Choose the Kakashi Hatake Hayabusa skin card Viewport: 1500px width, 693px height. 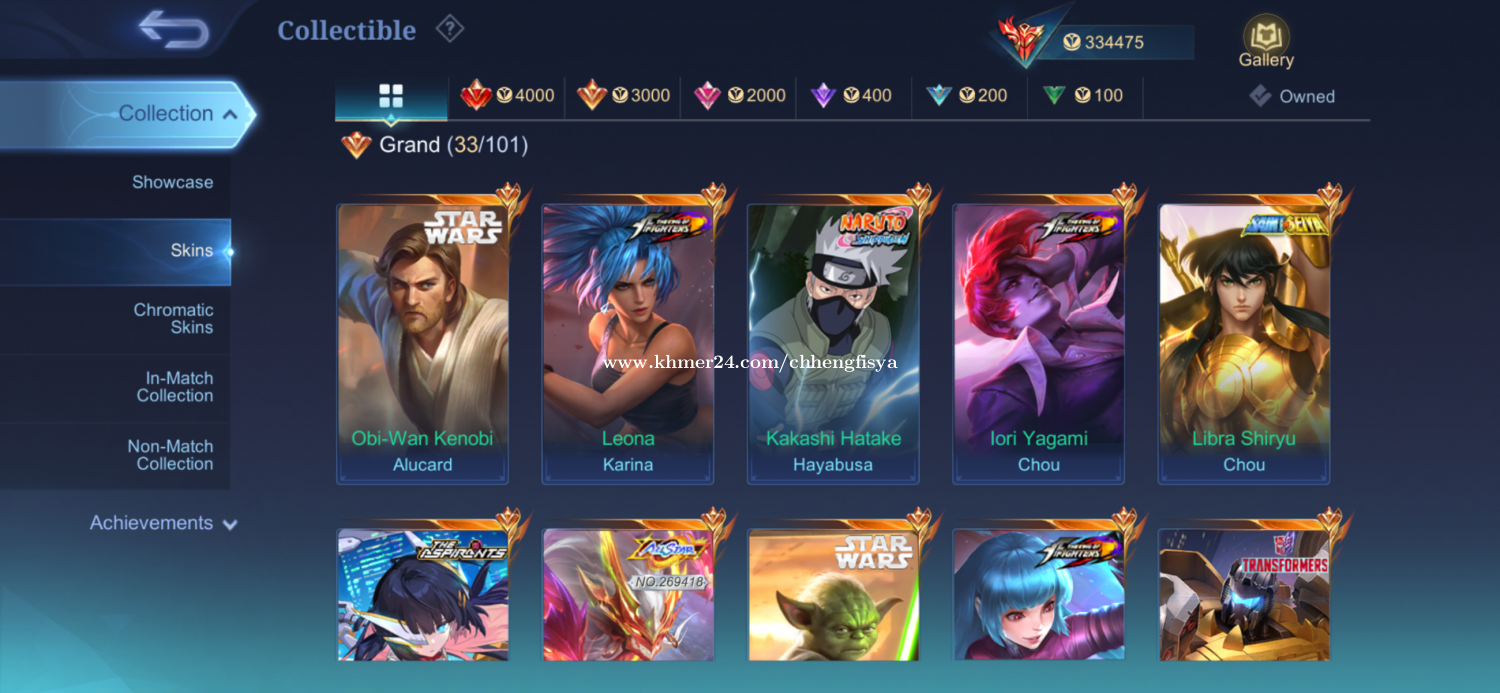[x=833, y=343]
